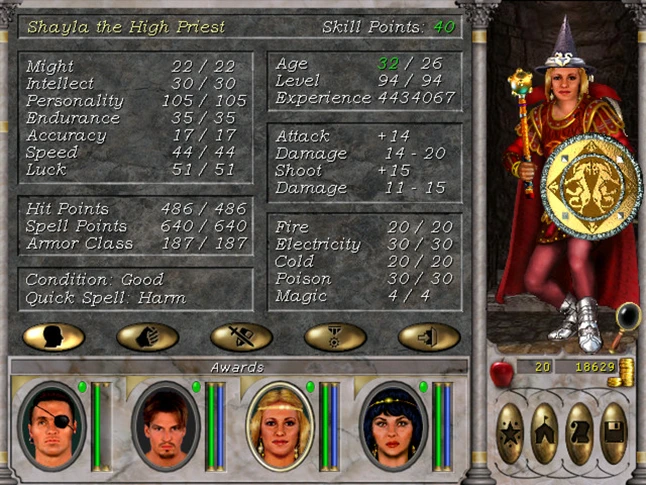
Task: Open the game menu with the floppy disk button
Action: click(x=614, y=432)
